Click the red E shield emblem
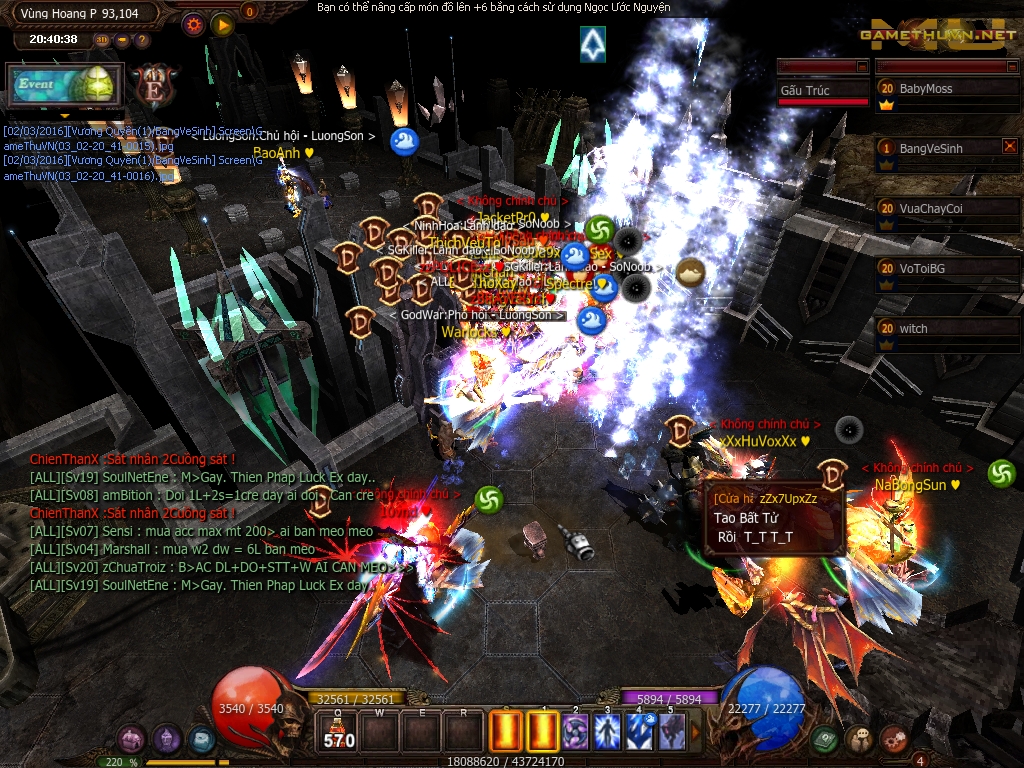Viewport: 1024px width, 768px height. tap(154, 83)
